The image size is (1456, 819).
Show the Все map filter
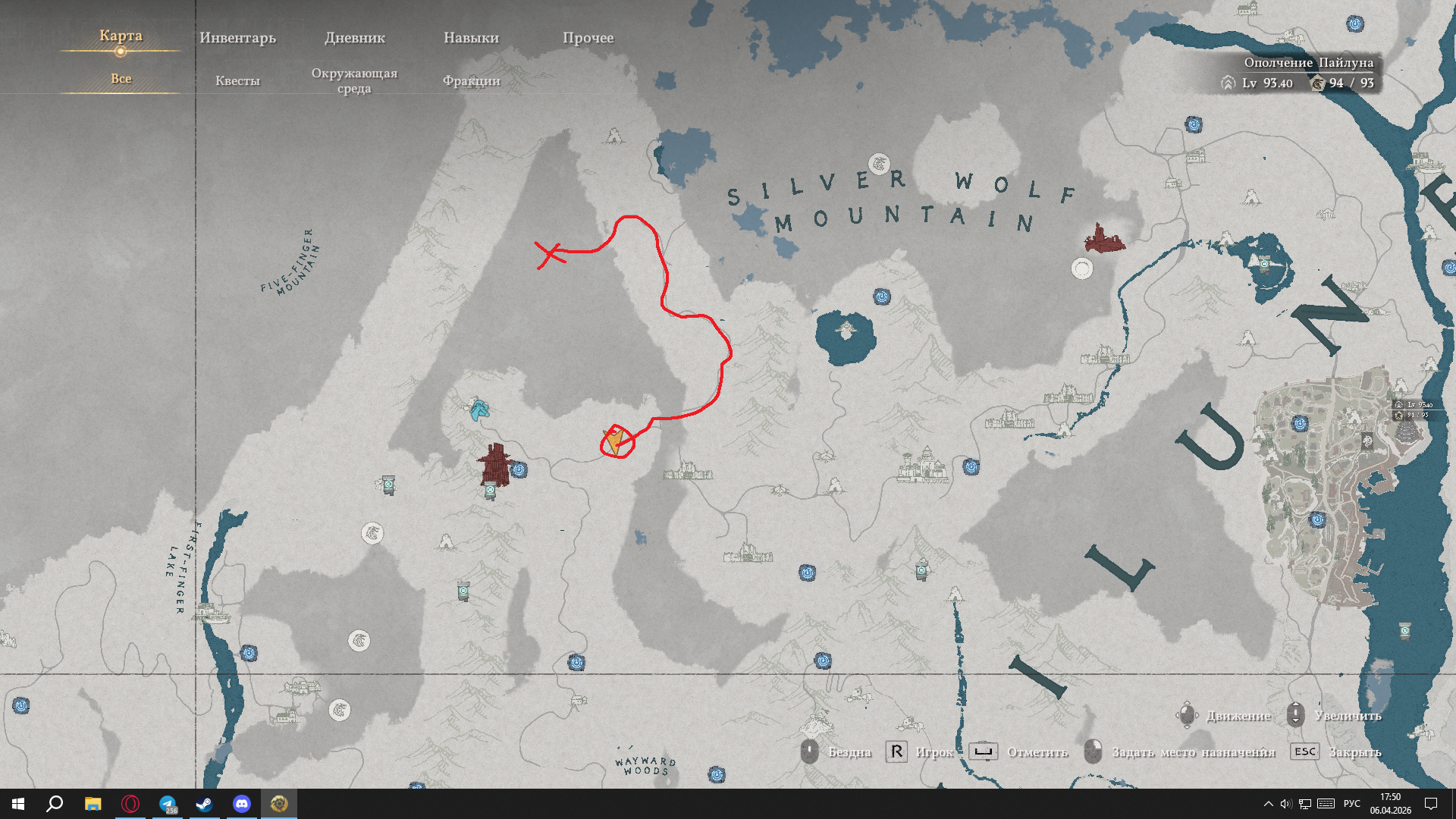point(121,79)
